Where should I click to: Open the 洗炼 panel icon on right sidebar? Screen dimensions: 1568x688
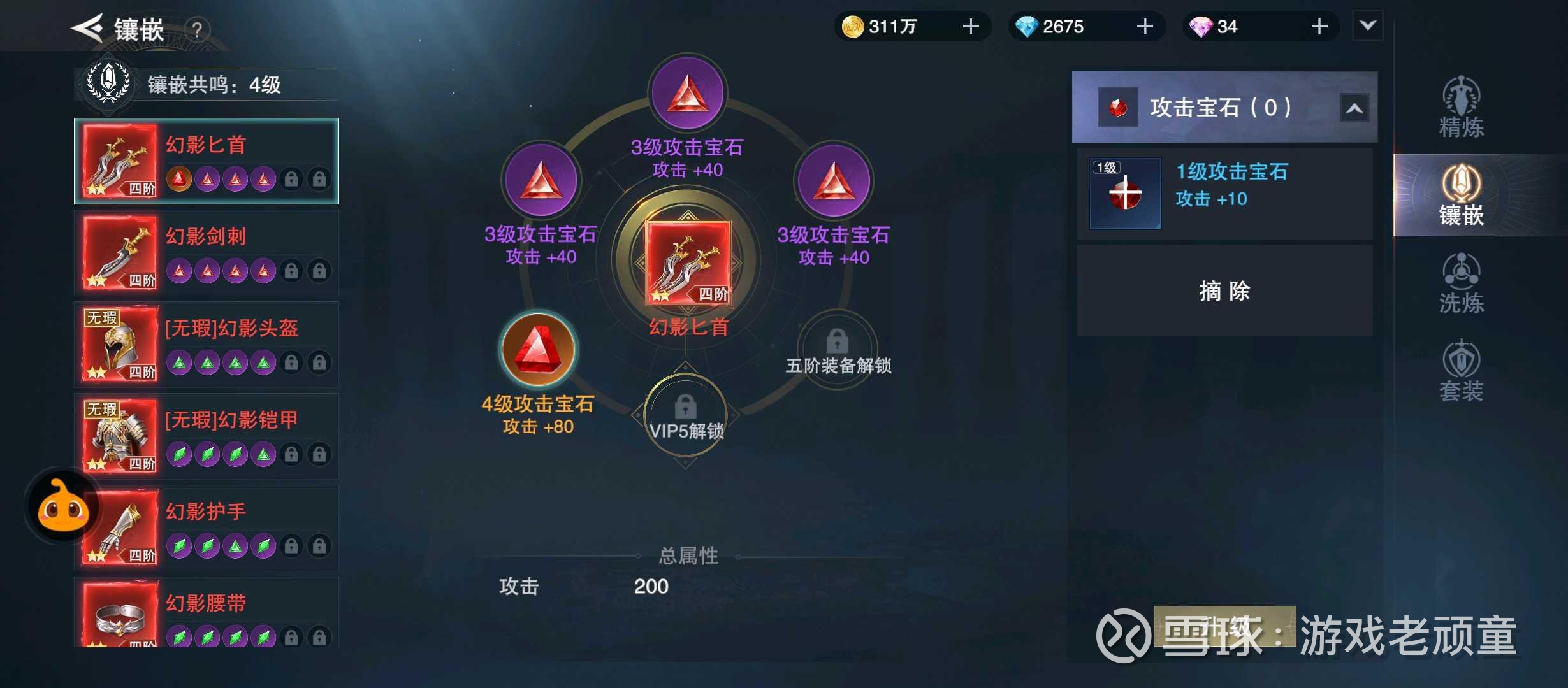pyautogui.click(x=1462, y=280)
